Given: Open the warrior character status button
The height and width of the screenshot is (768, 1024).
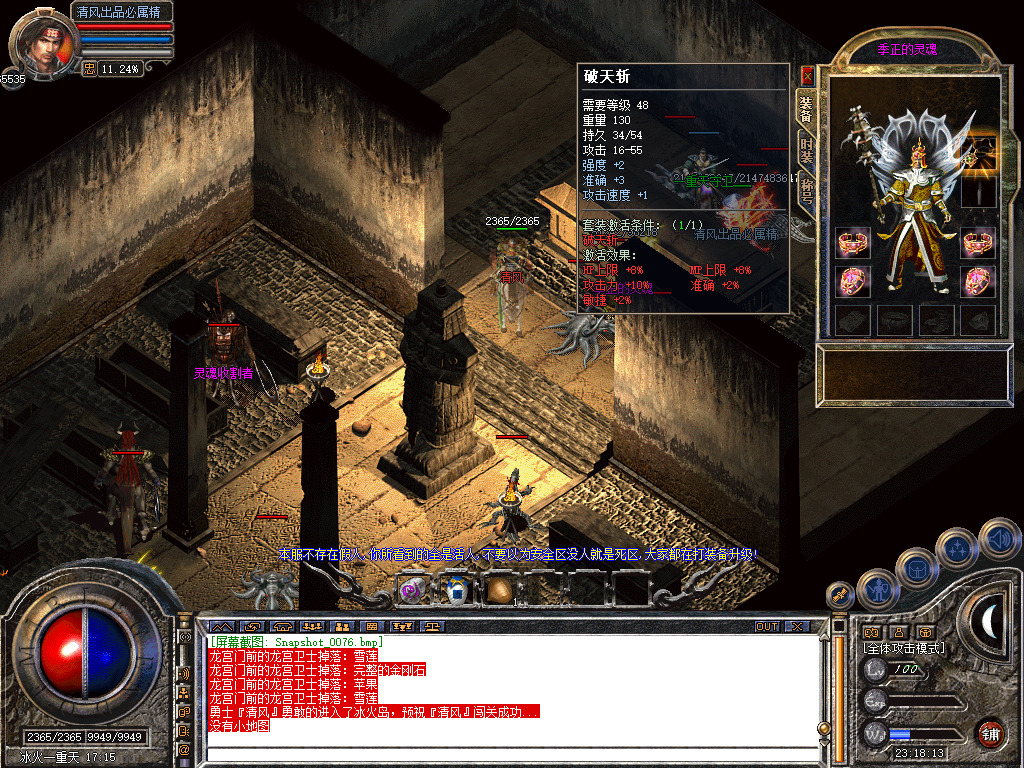Looking at the screenshot, I should [x=877, y=590].
